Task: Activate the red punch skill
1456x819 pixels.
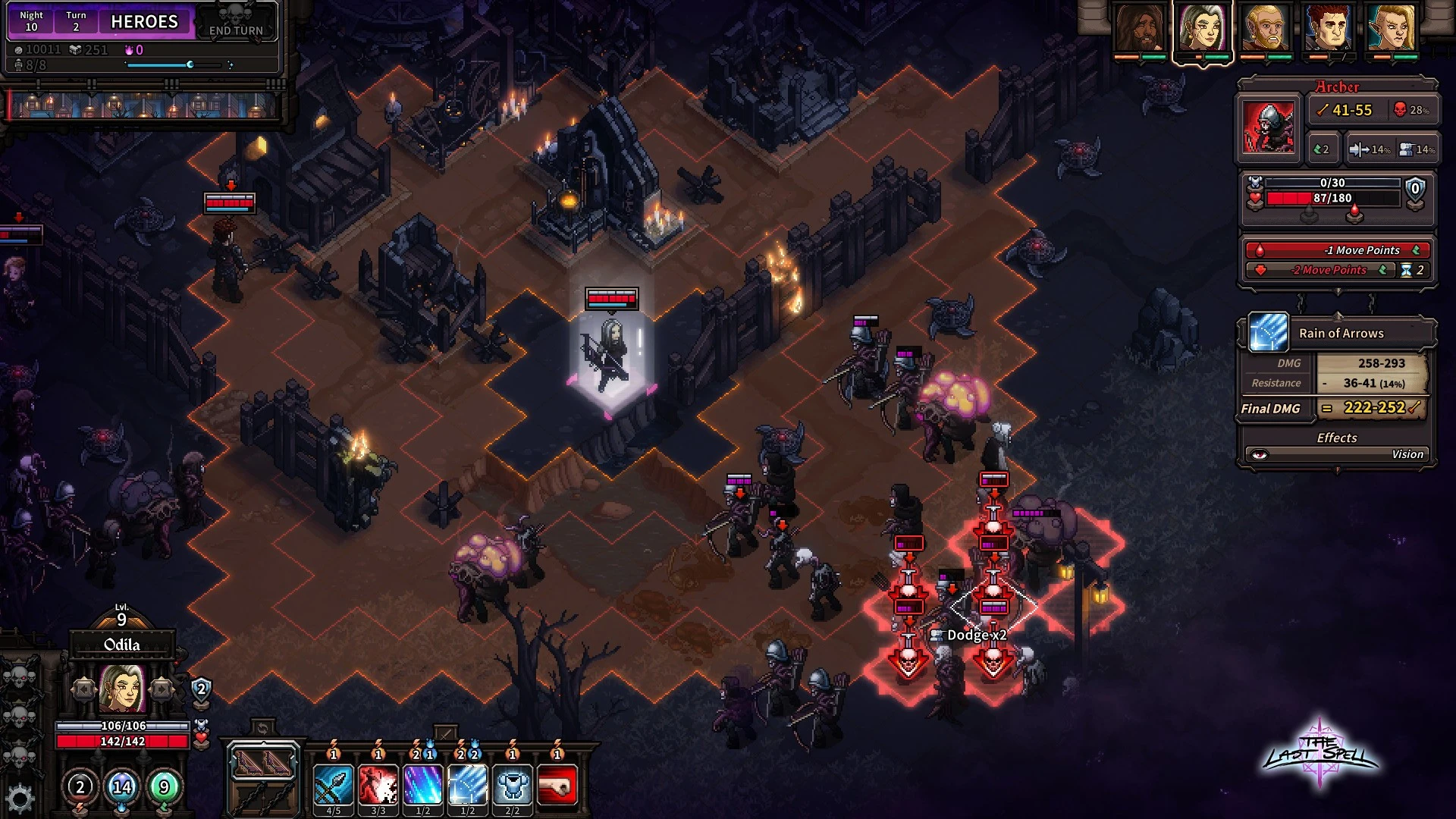Action: tap(557, 785)
